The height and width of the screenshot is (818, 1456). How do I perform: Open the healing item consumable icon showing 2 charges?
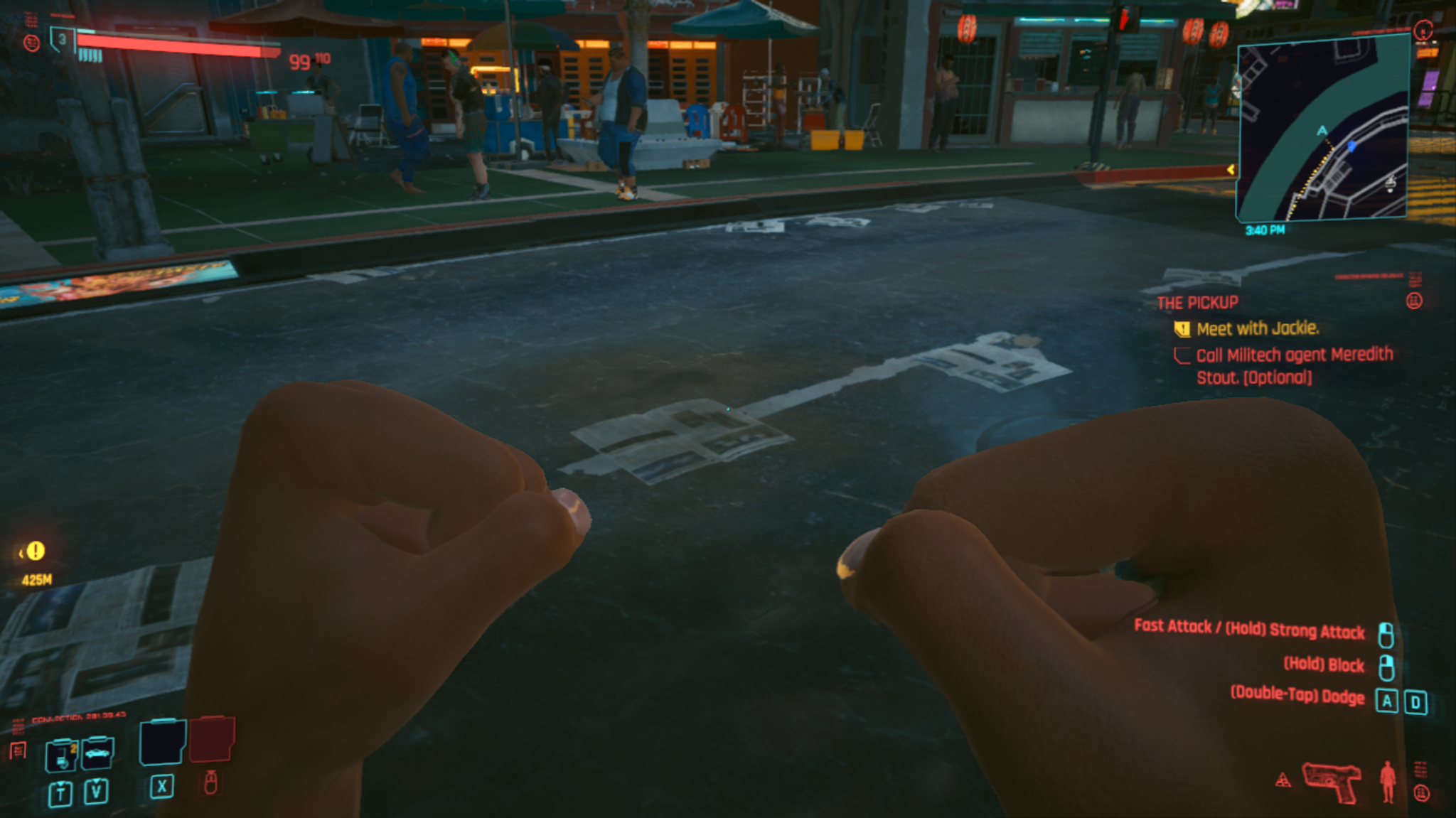[61, 754]
